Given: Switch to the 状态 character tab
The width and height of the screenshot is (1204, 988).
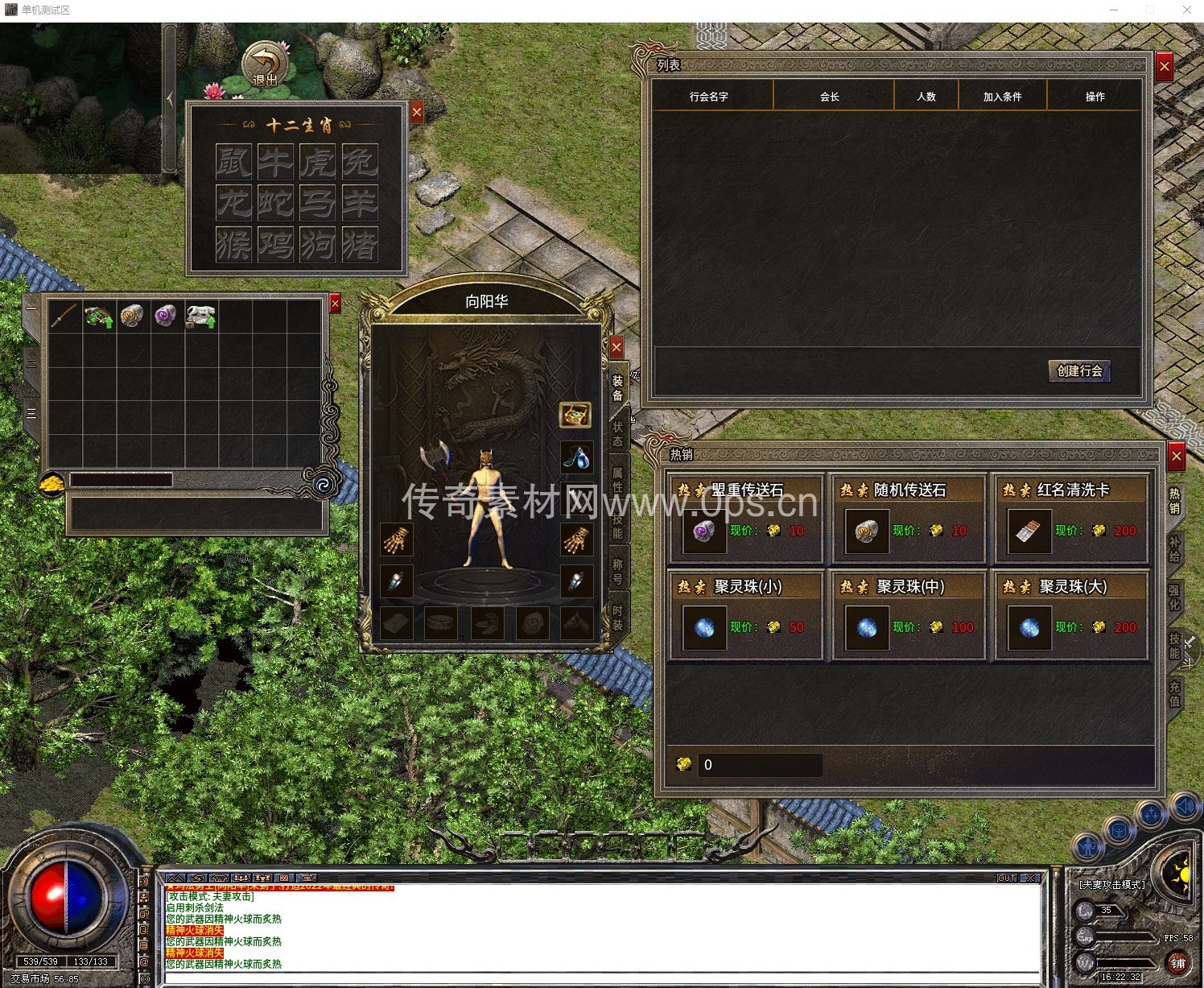Looking at the screenshot, I should pyautogui.click(x=617, y=433).
